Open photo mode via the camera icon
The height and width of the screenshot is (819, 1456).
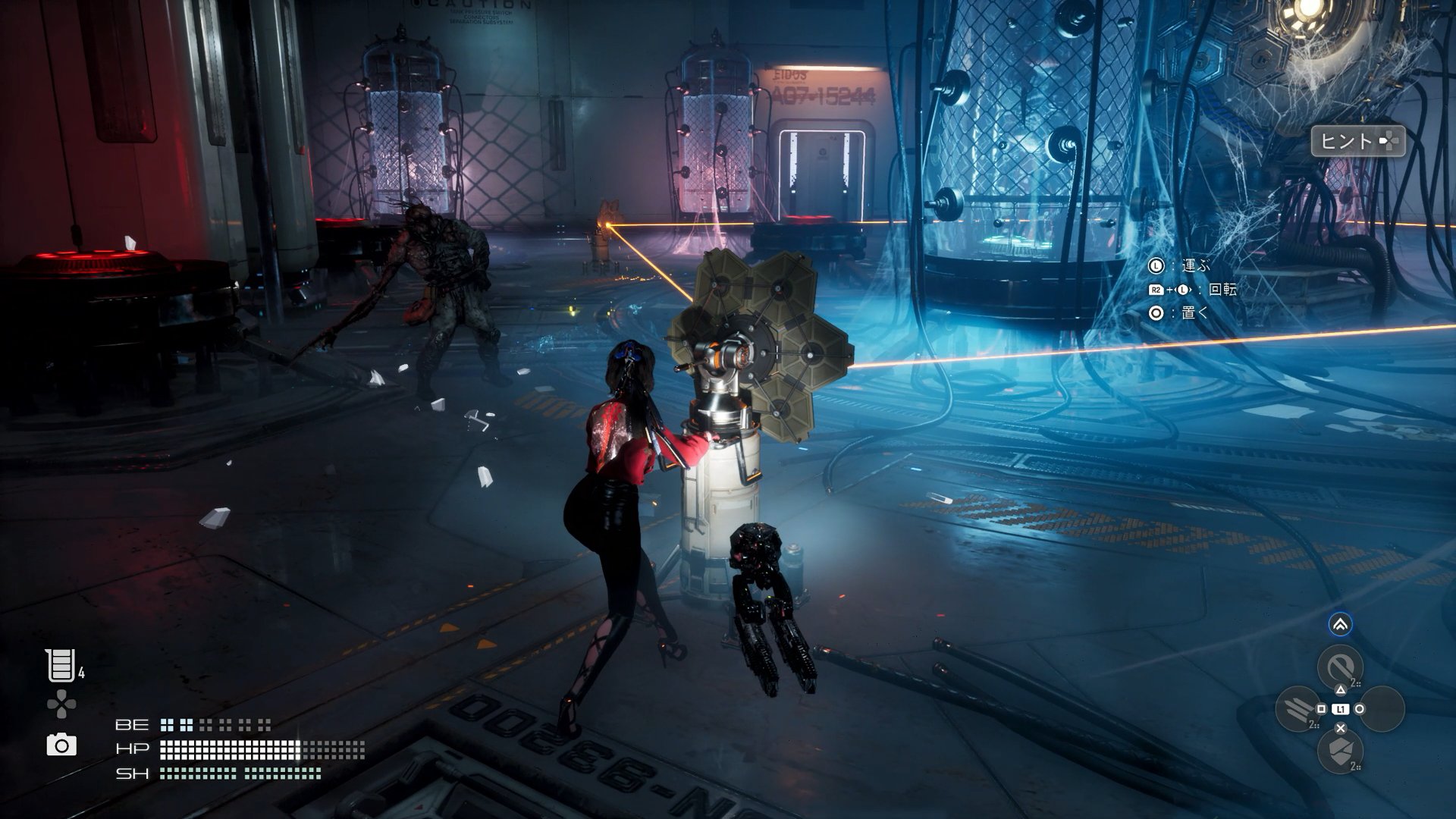click(x=61, y=745)
